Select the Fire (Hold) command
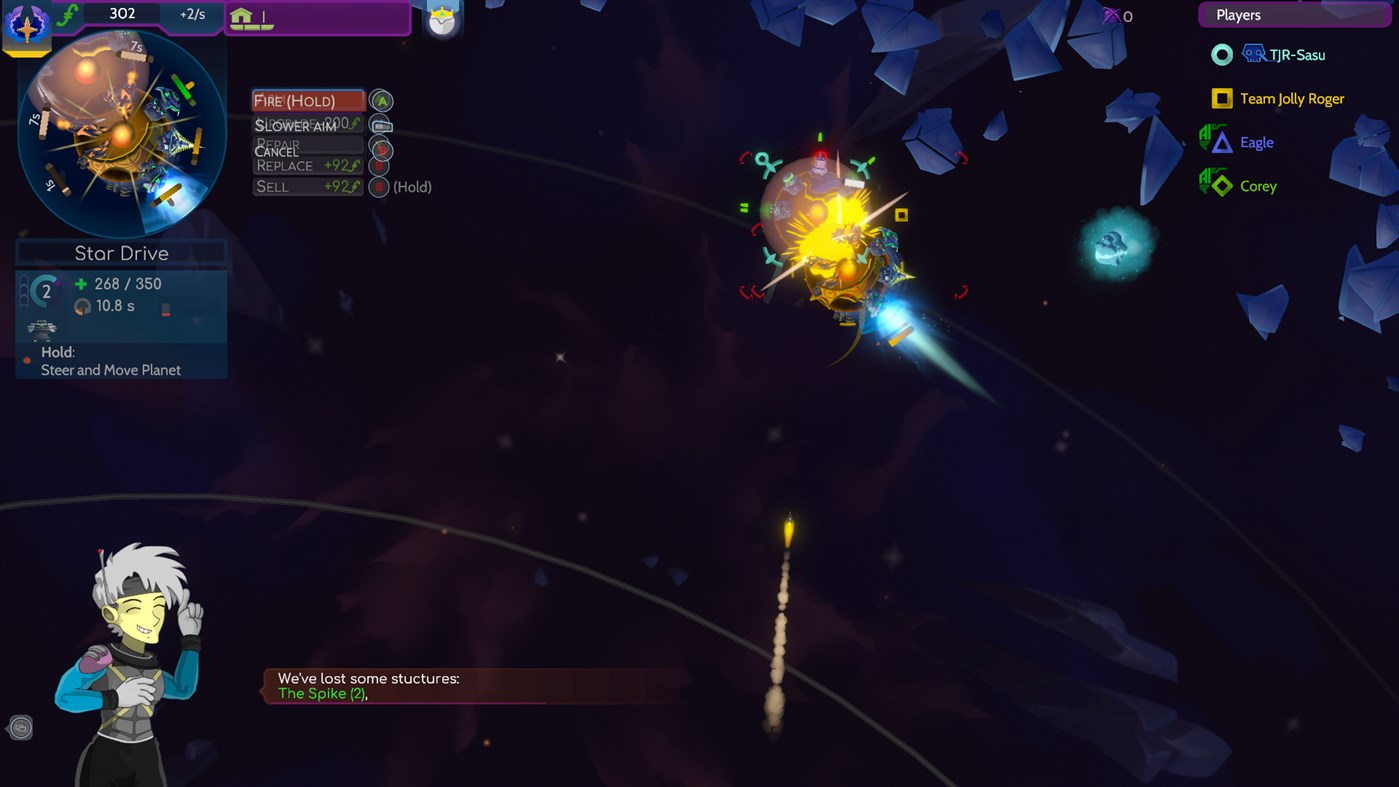Viewport: 1399px width, 787px height. [x=307, y=100]
